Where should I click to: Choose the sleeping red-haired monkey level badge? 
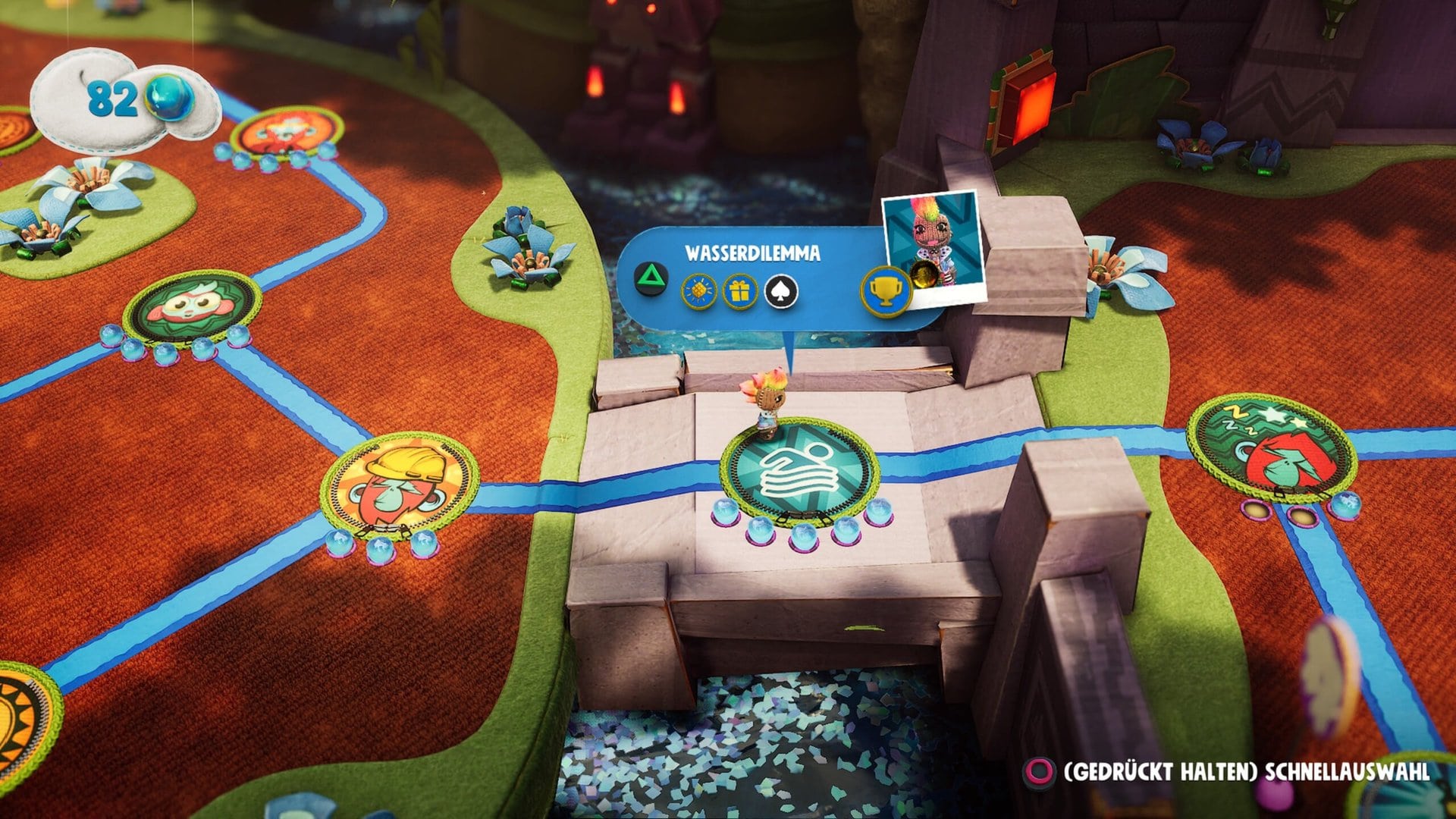[1271, 447]
